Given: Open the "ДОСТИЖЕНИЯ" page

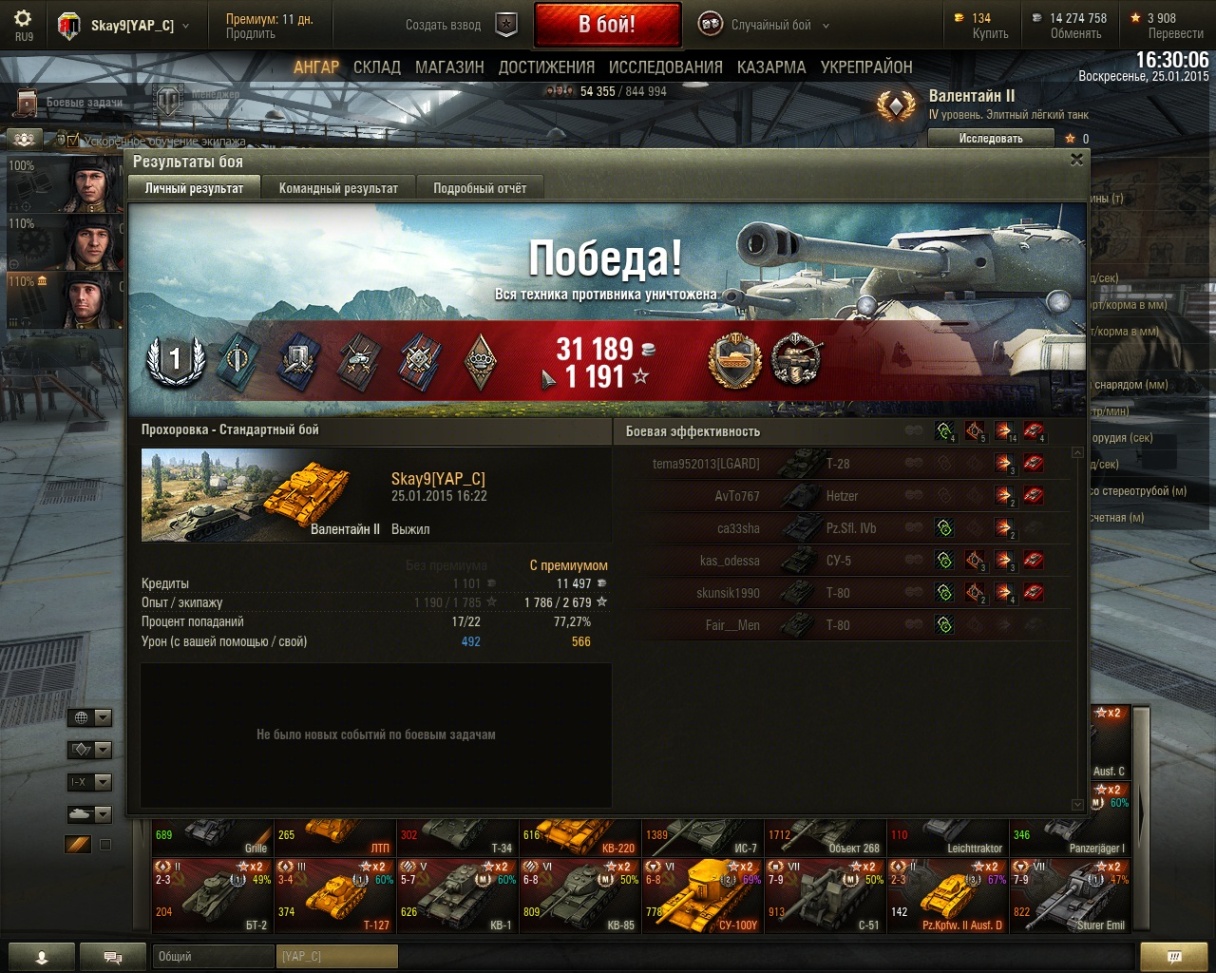Looking at the screenshot, I should (x=546, y=67).
